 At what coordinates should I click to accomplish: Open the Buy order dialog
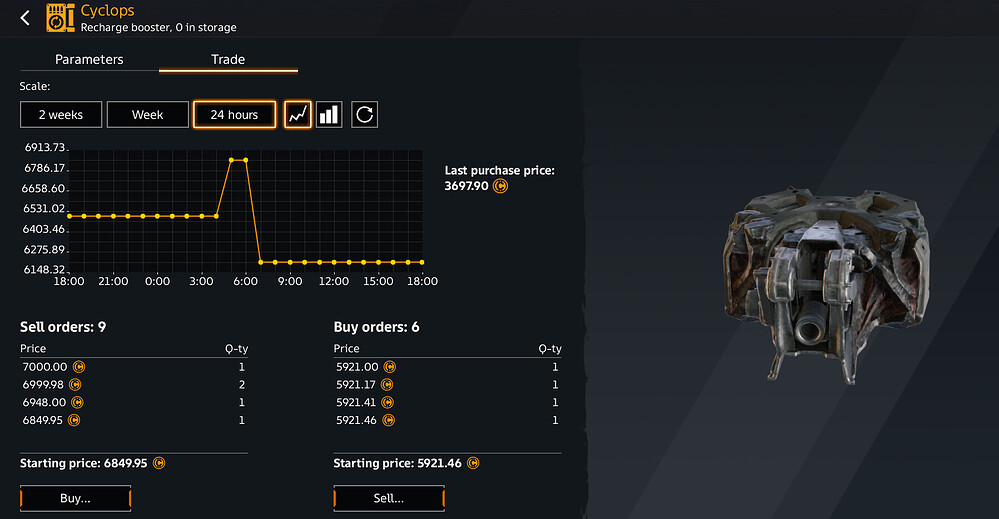76,498
